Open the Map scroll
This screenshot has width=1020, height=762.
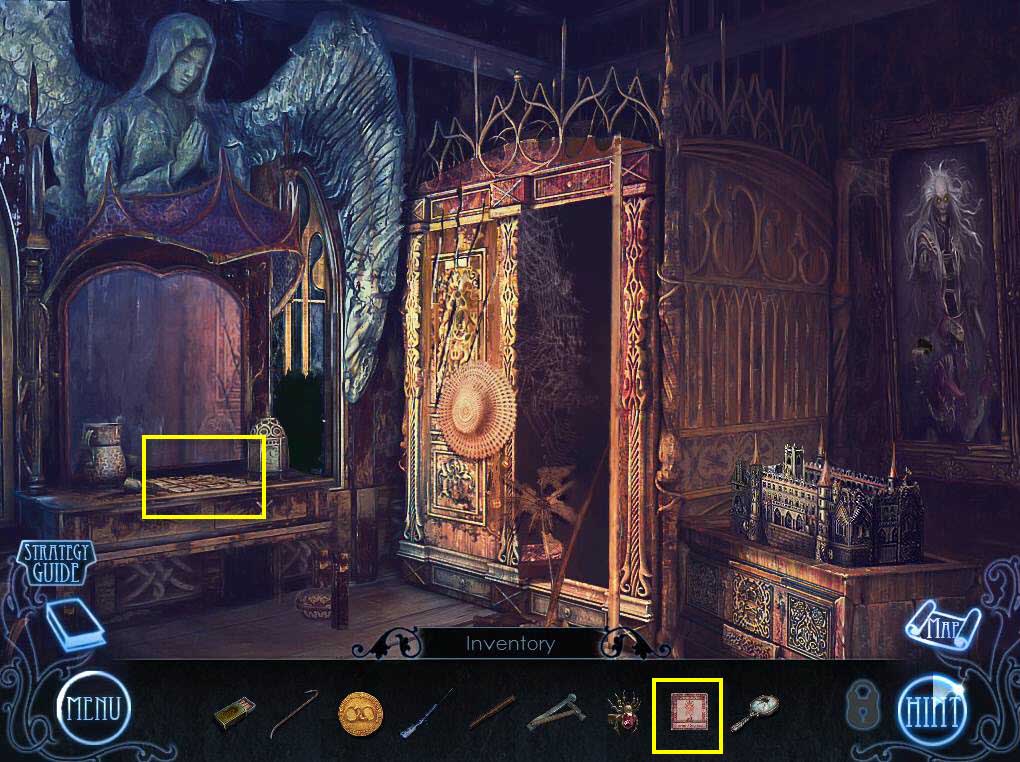click(940, 628)
